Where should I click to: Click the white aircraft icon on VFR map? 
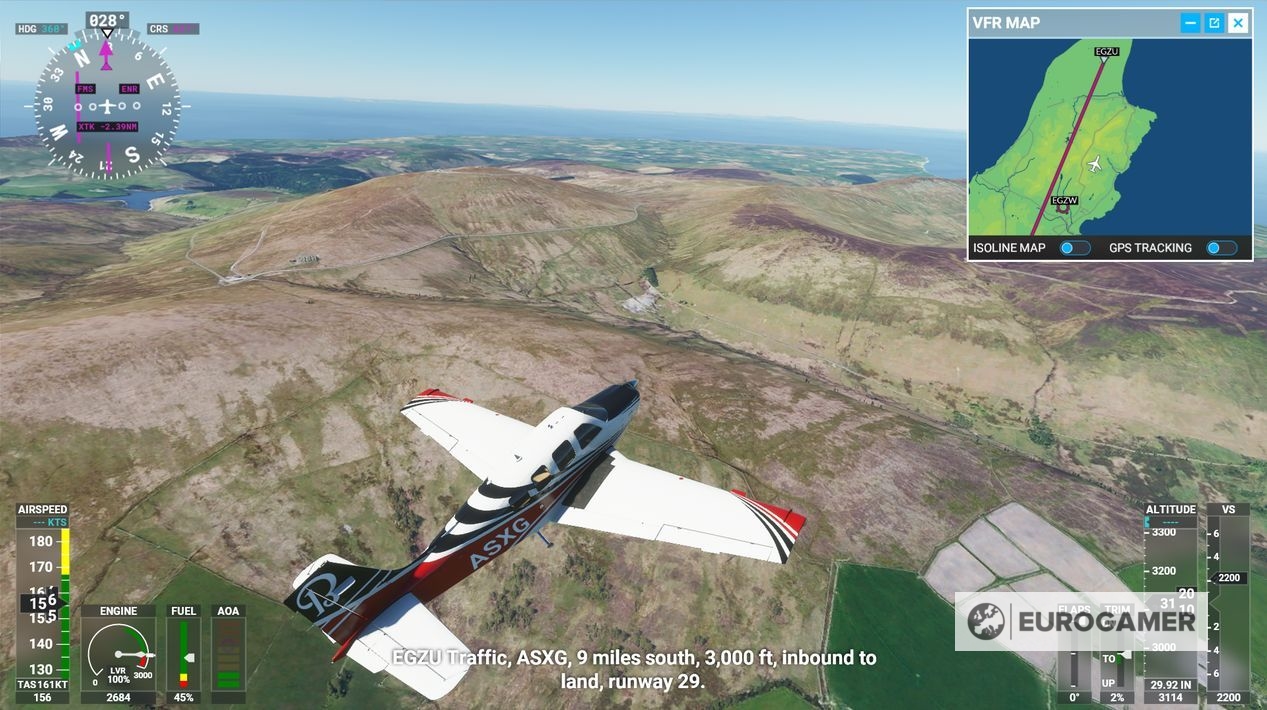point(1097,164)
